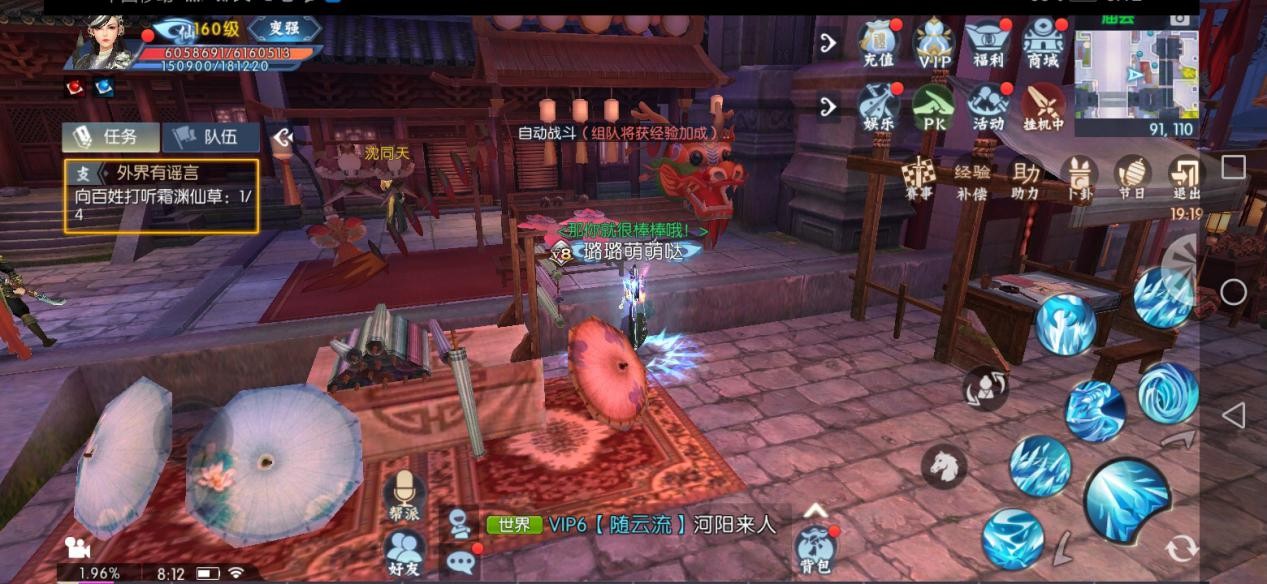1267x584 pixels.
Task: Select the 外界有谣言 quest tracker entry
Action: pos(161,196)
